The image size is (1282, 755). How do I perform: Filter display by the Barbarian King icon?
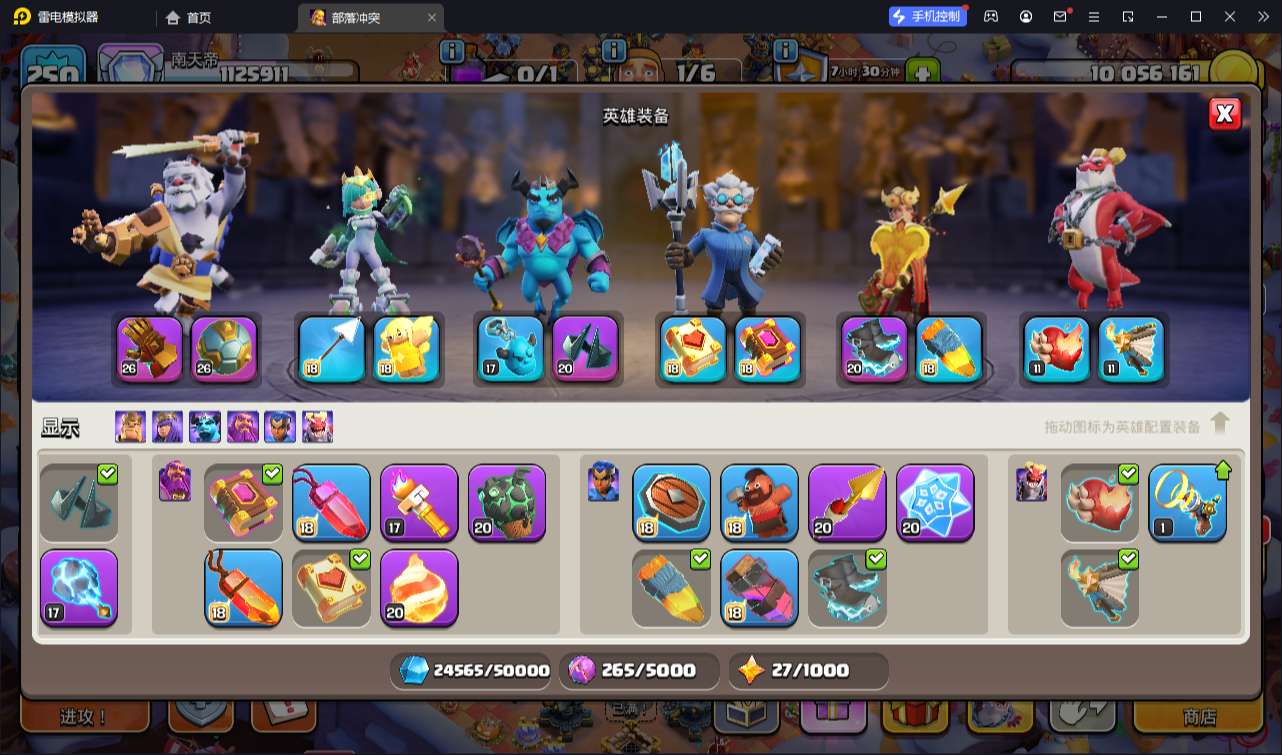click(x=130, y=427)
